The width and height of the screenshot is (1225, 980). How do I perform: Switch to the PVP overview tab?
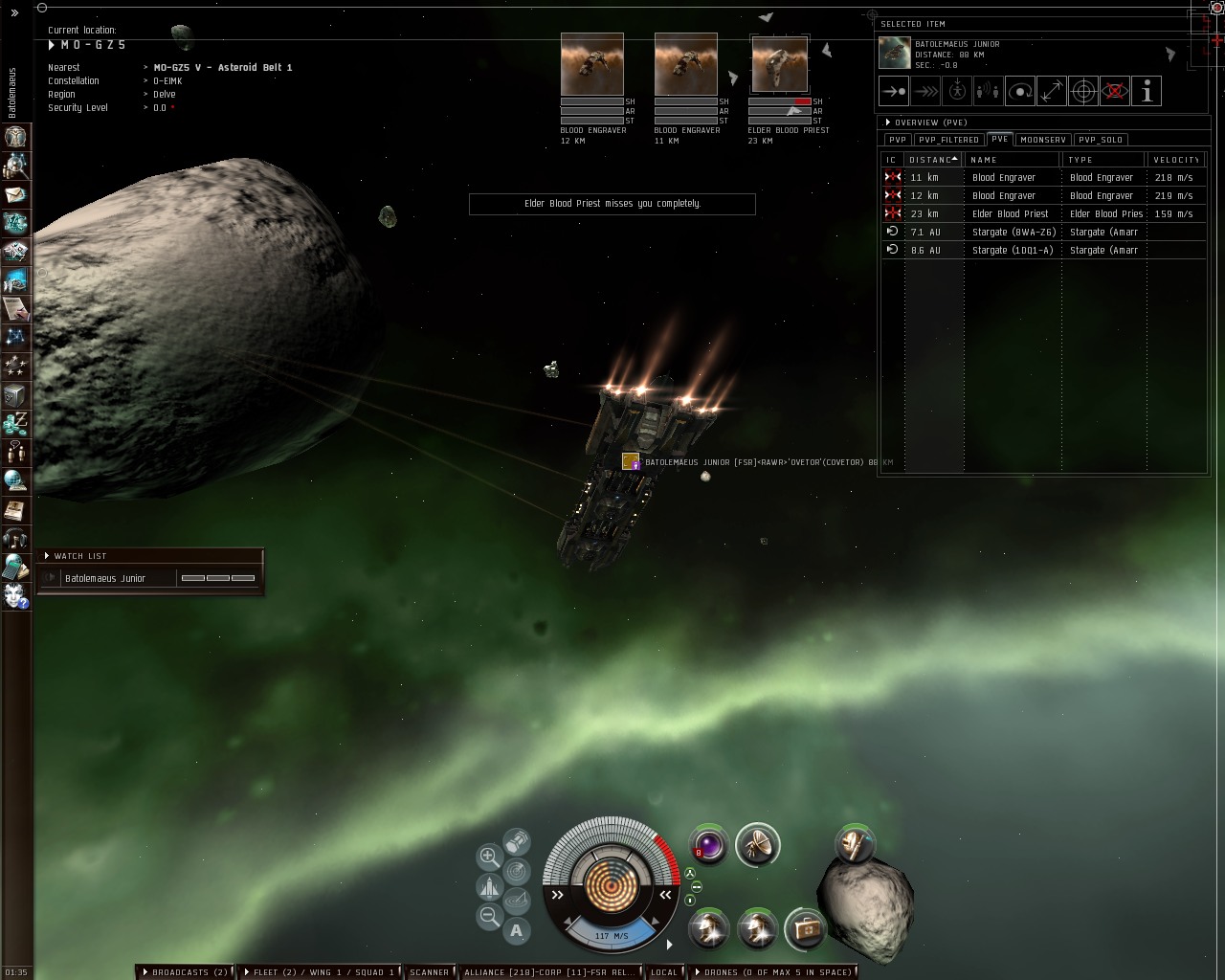897,140
